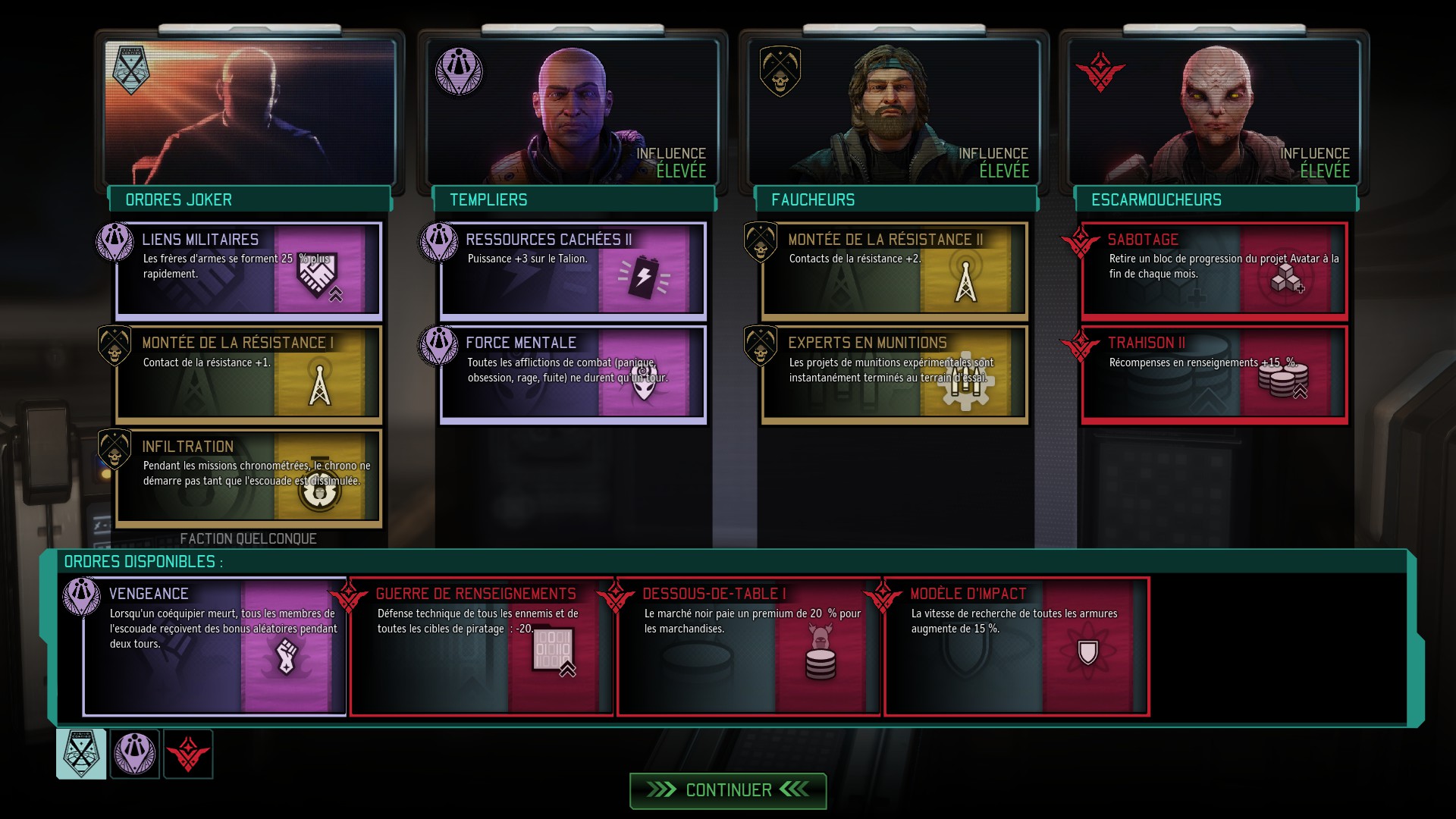
Task: Pick the Montée de la Résistance I card
Action: (x=249, y=374)
